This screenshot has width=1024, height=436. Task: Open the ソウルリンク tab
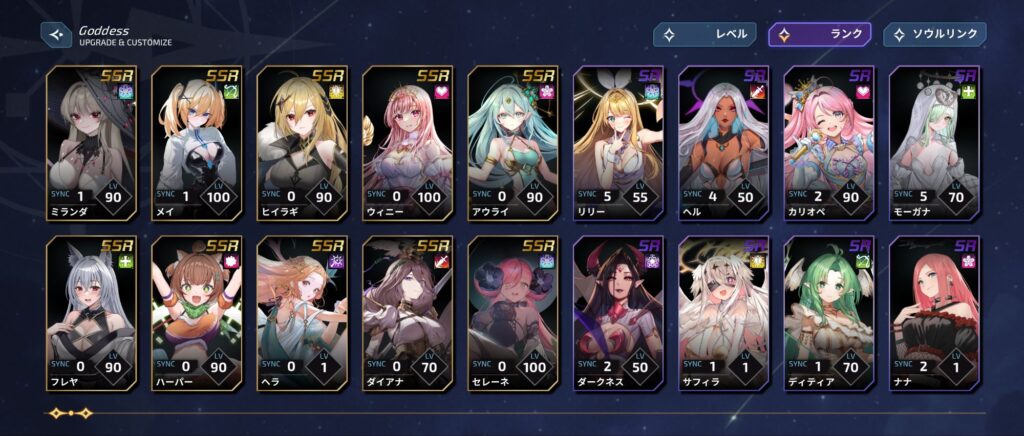(934, 34)
